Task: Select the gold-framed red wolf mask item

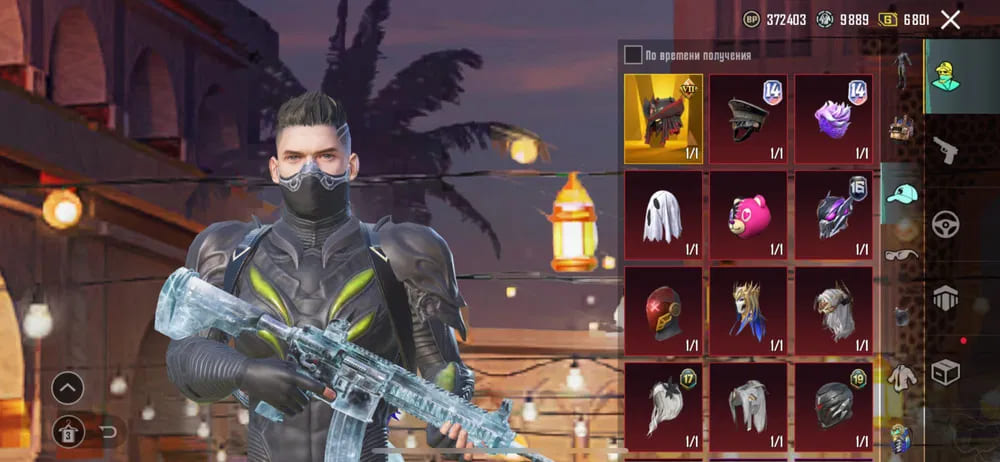Action: pyautogui.click(x=663, y=119)
